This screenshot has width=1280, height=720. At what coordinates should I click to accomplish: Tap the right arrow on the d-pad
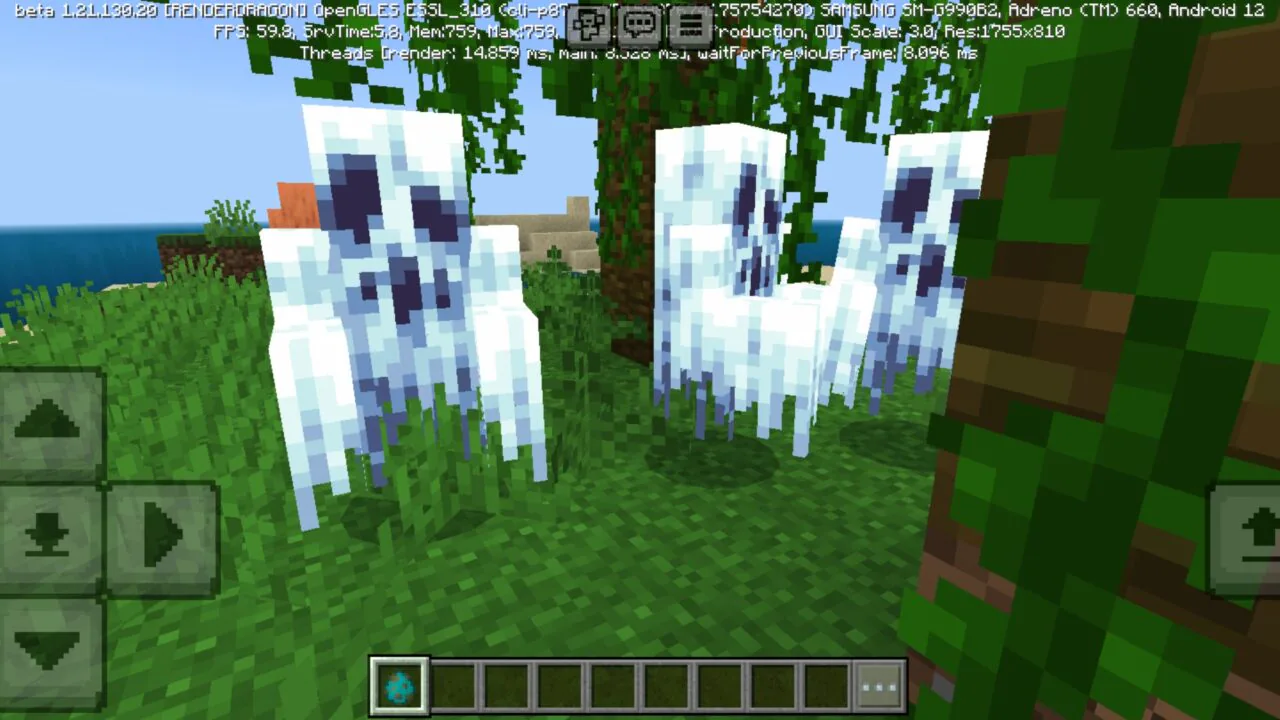coord(163,531)
